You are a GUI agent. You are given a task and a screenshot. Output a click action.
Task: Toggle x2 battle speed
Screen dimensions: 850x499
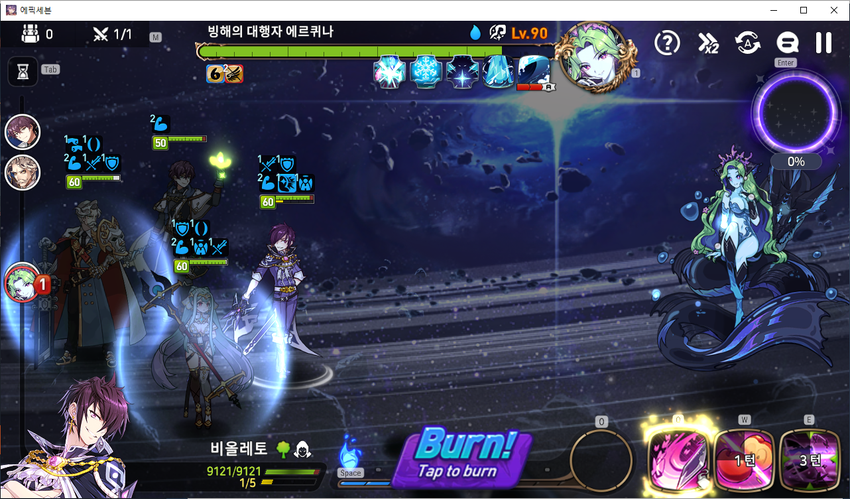point(707,43)
